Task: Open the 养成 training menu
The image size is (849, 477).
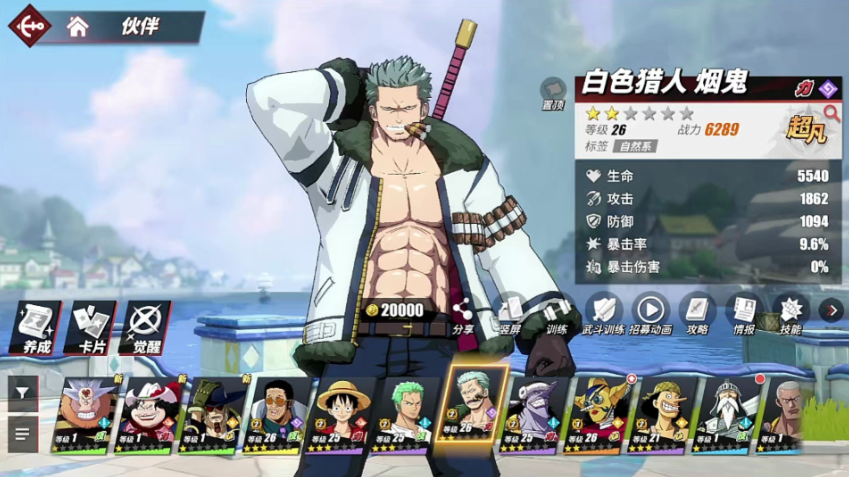Action: point(35,326)
